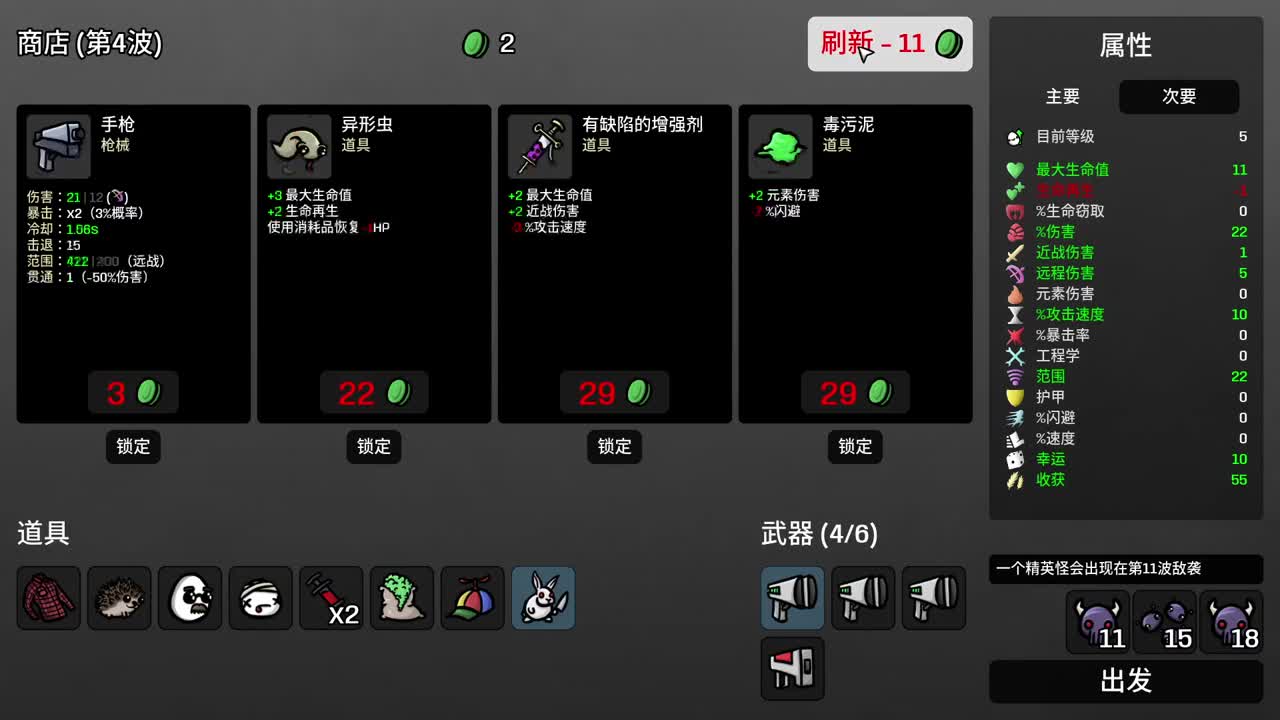Select the flannel shirt in the item inventory
This screenshot has height=720, width=1280.
[47, 598]
